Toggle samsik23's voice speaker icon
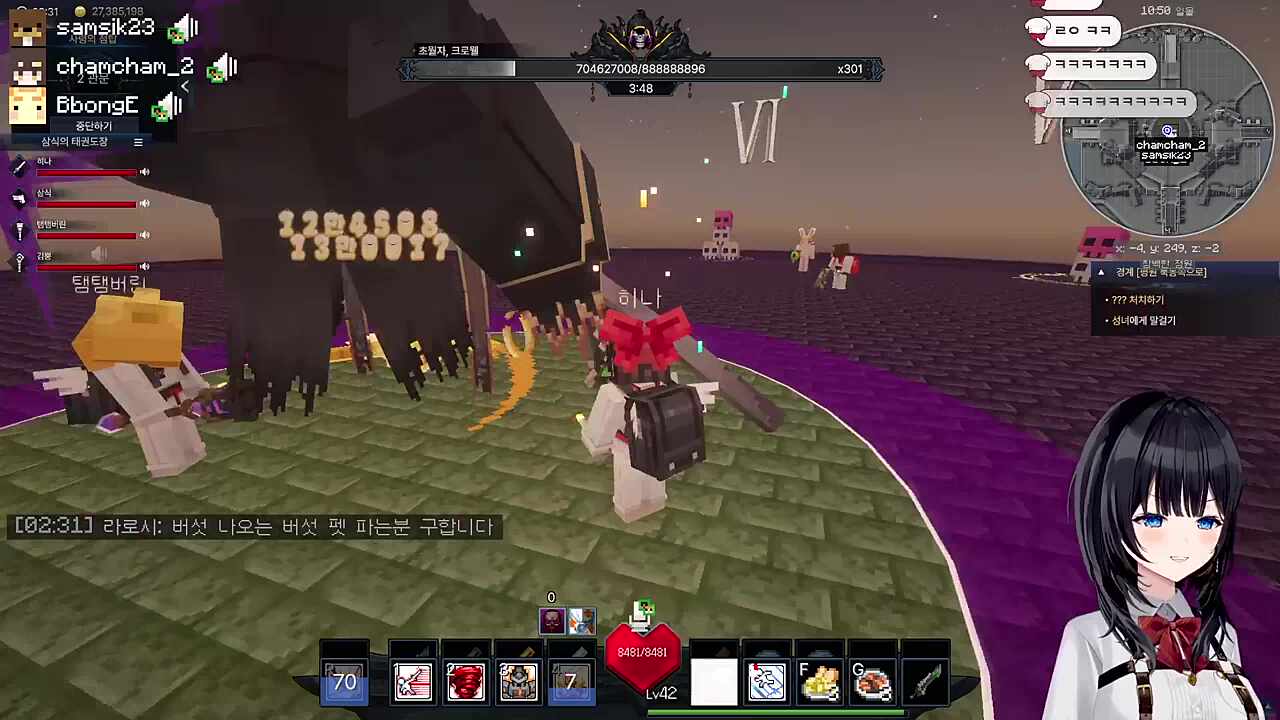 tap(187, 28)
